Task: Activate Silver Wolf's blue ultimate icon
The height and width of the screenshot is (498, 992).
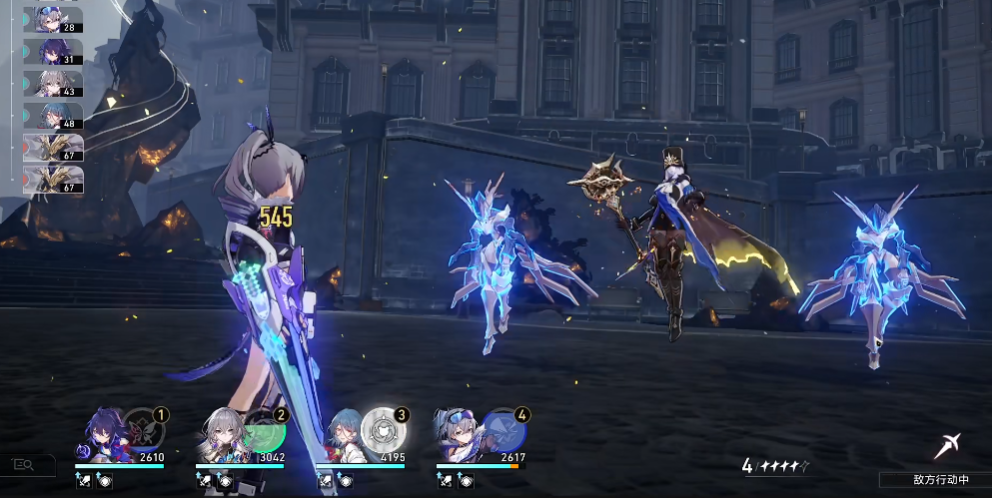Action: click(x=505, y=430)
